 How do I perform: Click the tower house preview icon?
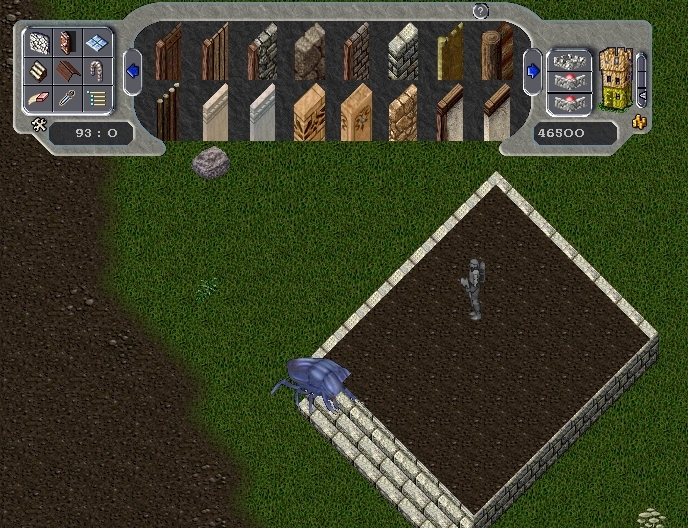tap(615, 78)
